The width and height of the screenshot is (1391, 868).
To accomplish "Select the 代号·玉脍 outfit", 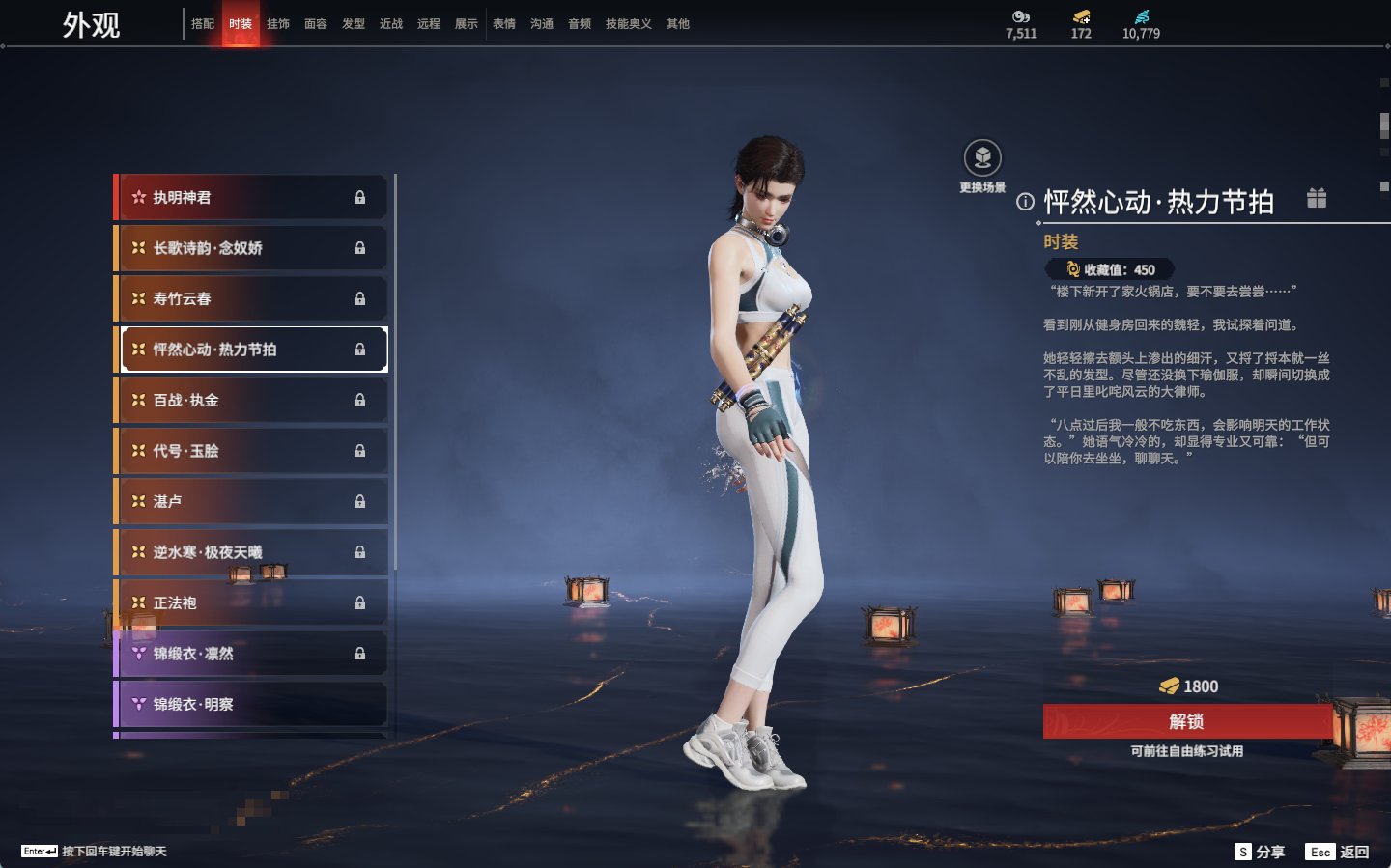I will [251, 451].
